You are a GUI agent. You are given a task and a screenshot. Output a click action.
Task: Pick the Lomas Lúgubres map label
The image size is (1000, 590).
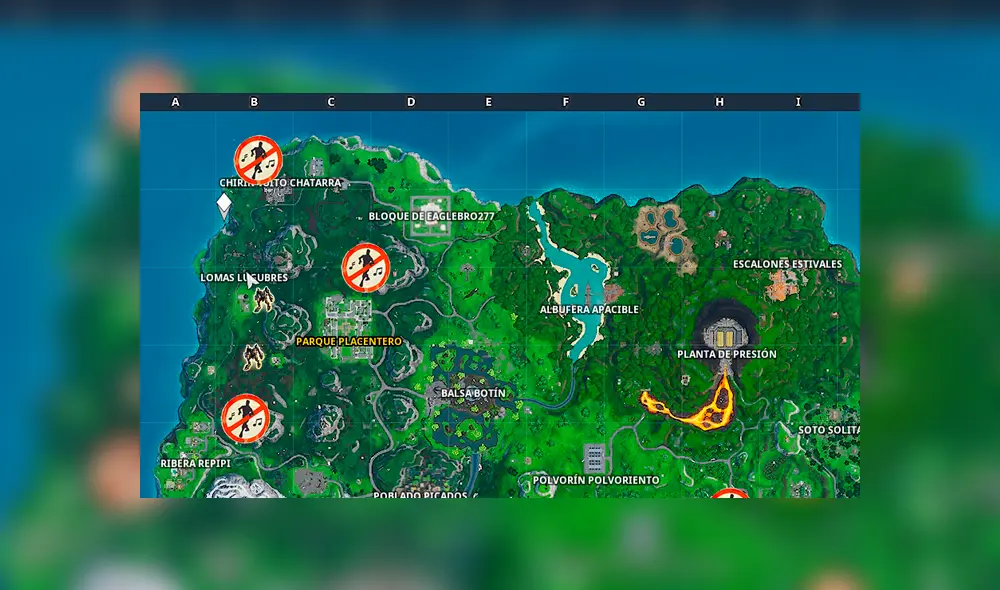(244, 278)
